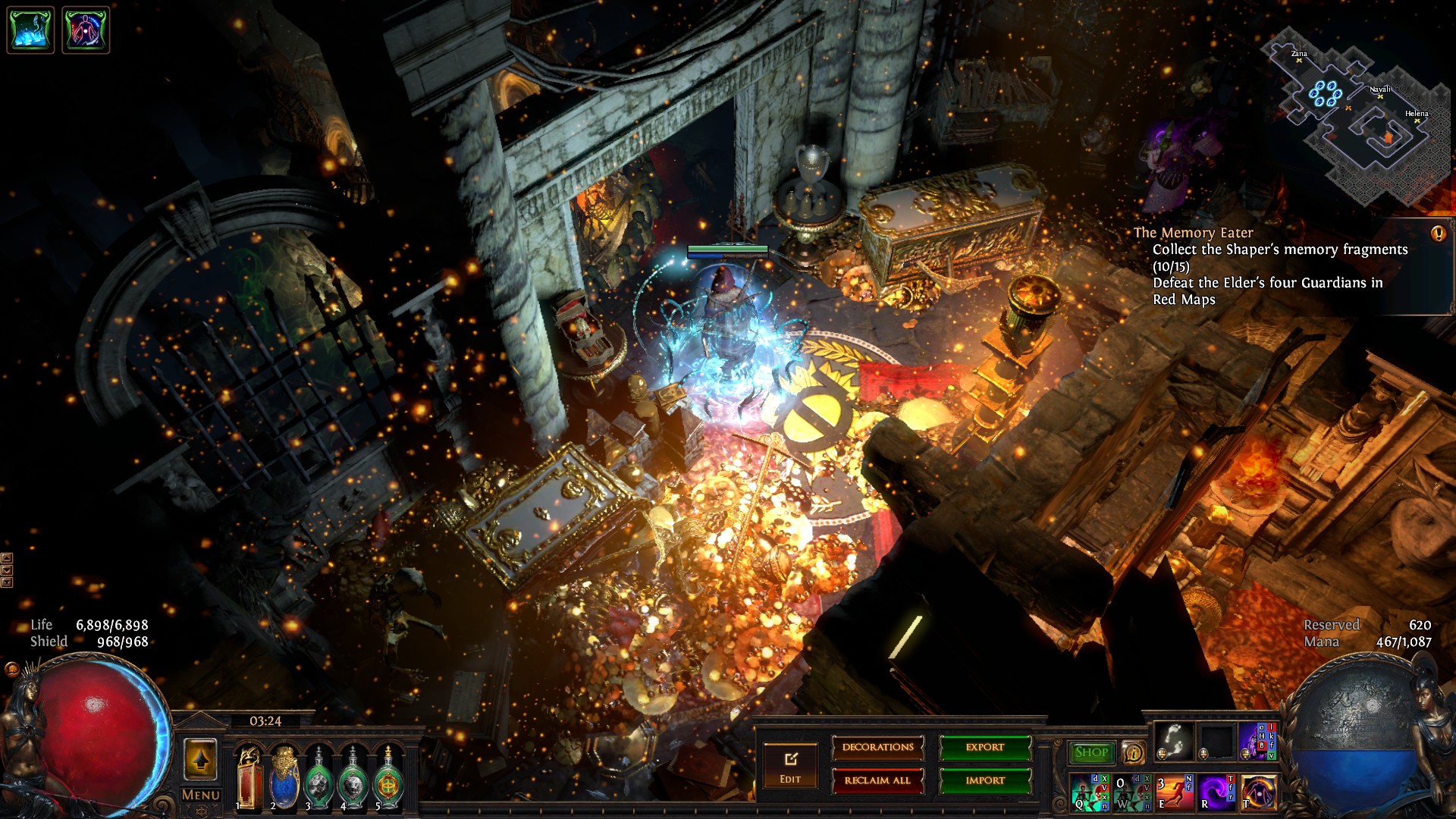
Task: Use the blue mana flask in slot 2
Action: point(284,777)
